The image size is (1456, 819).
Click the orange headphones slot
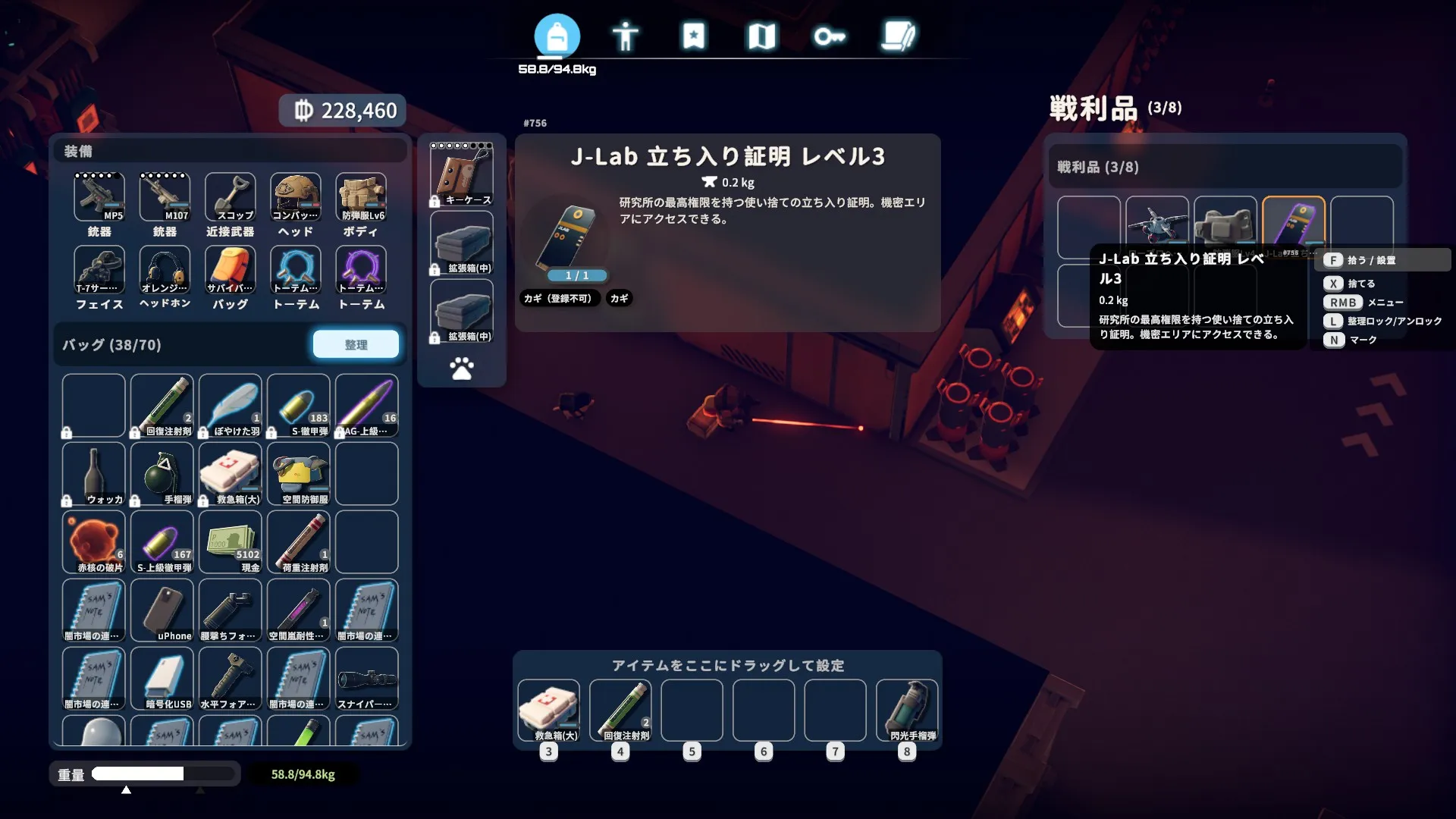[x=165, y=270]
